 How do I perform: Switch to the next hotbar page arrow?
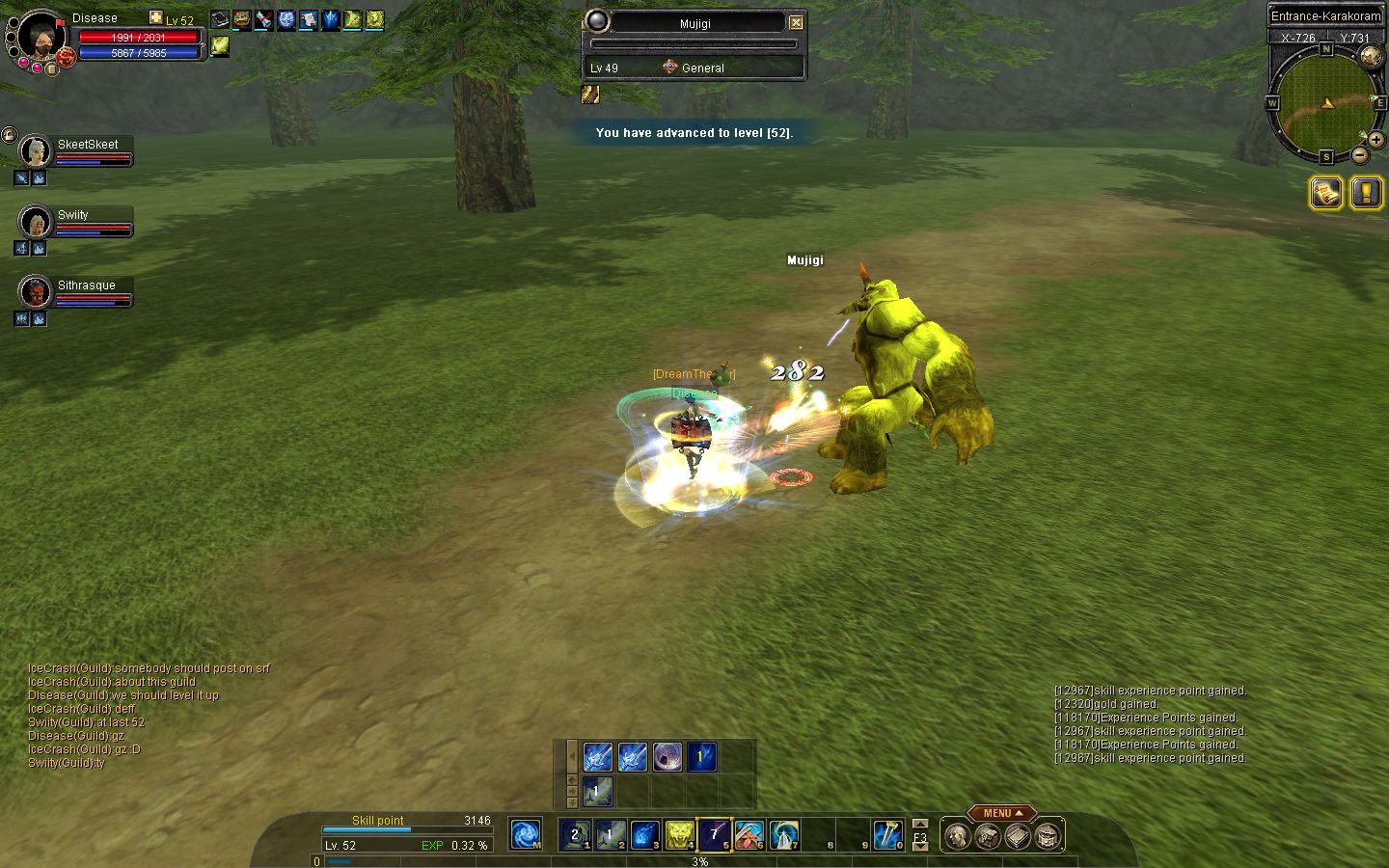coord(920,847)
